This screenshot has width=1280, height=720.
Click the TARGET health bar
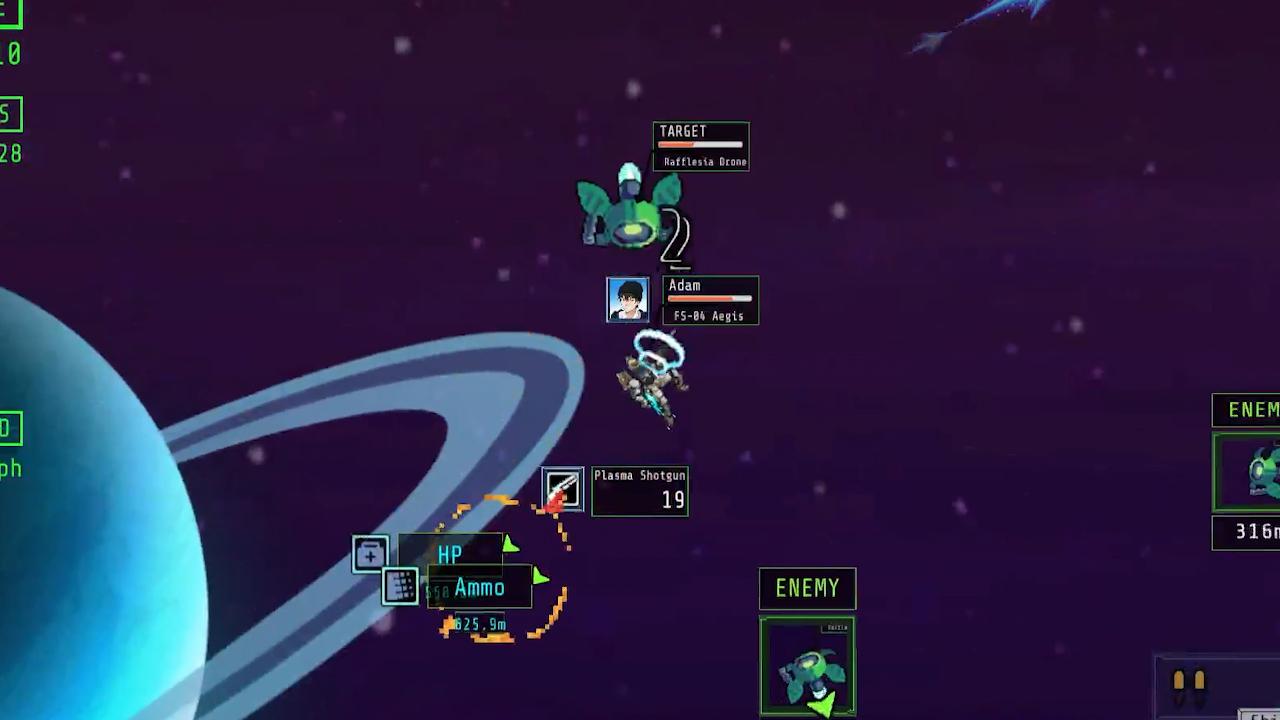(x=700, y=145)
